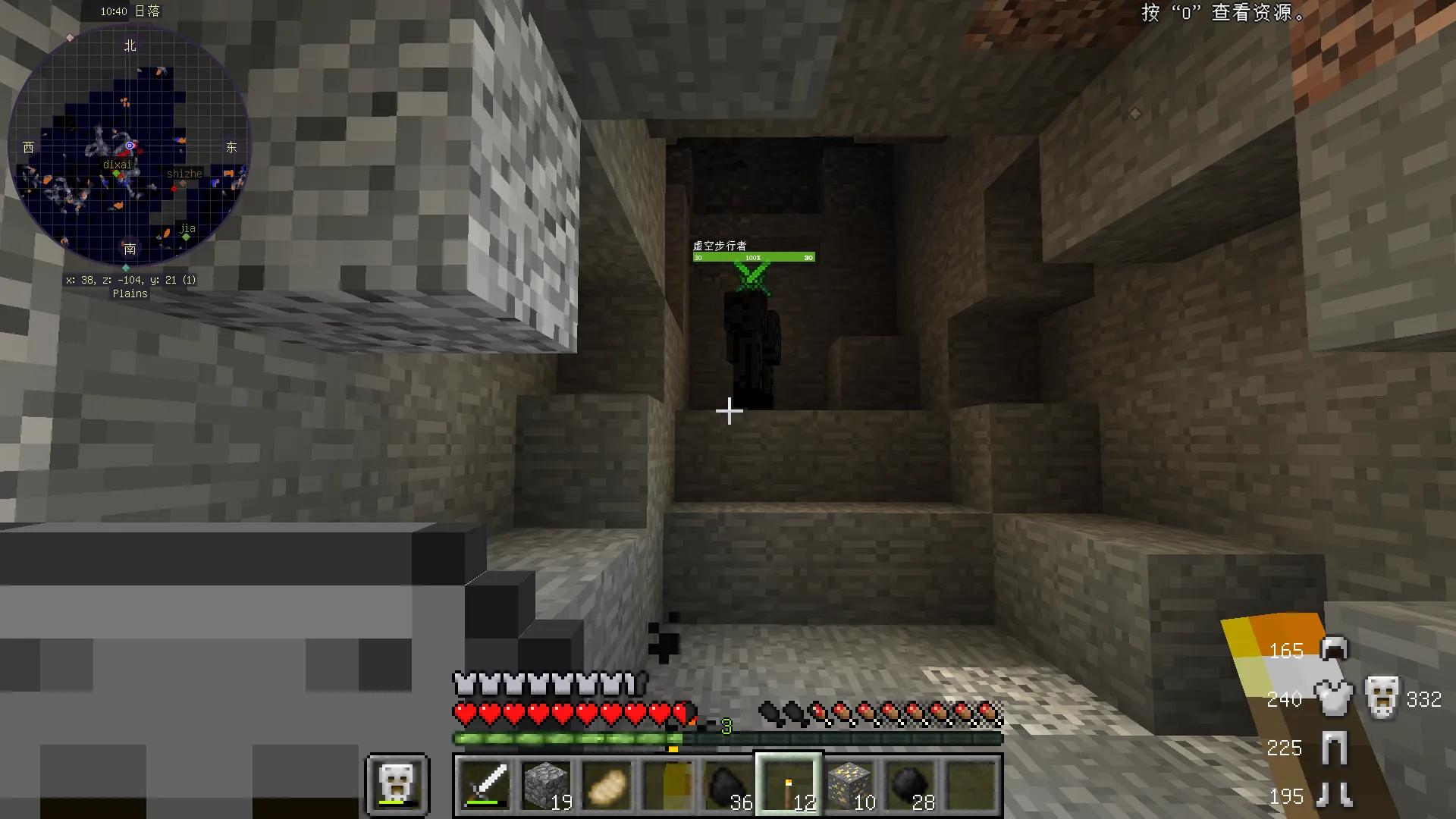Select the coal stack of 36
1456x819 pixels.
coord(729,785)
